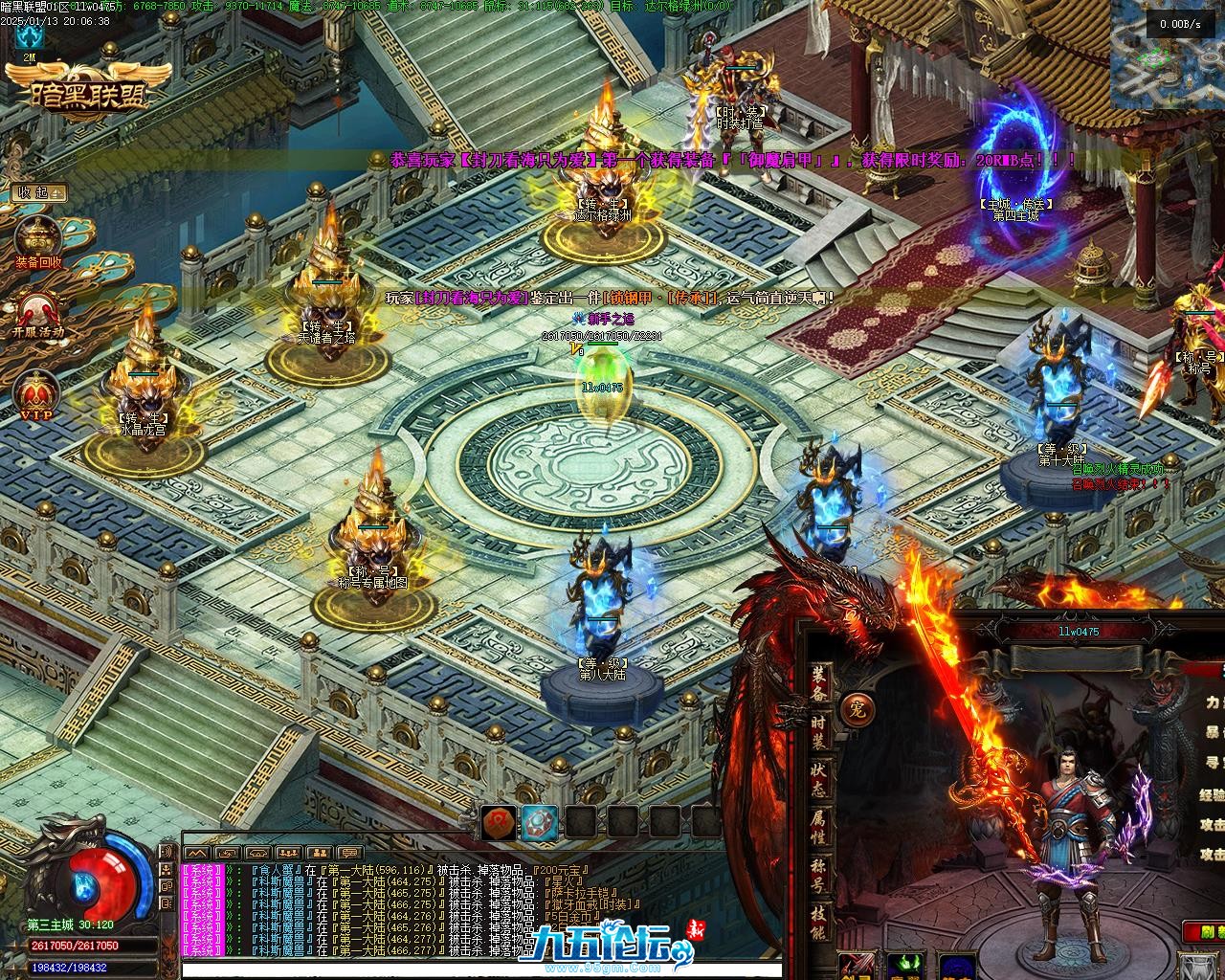Use the blue gem hotbar item
This screenshot has width=1225, height=980.
click(x=541, y=821)
